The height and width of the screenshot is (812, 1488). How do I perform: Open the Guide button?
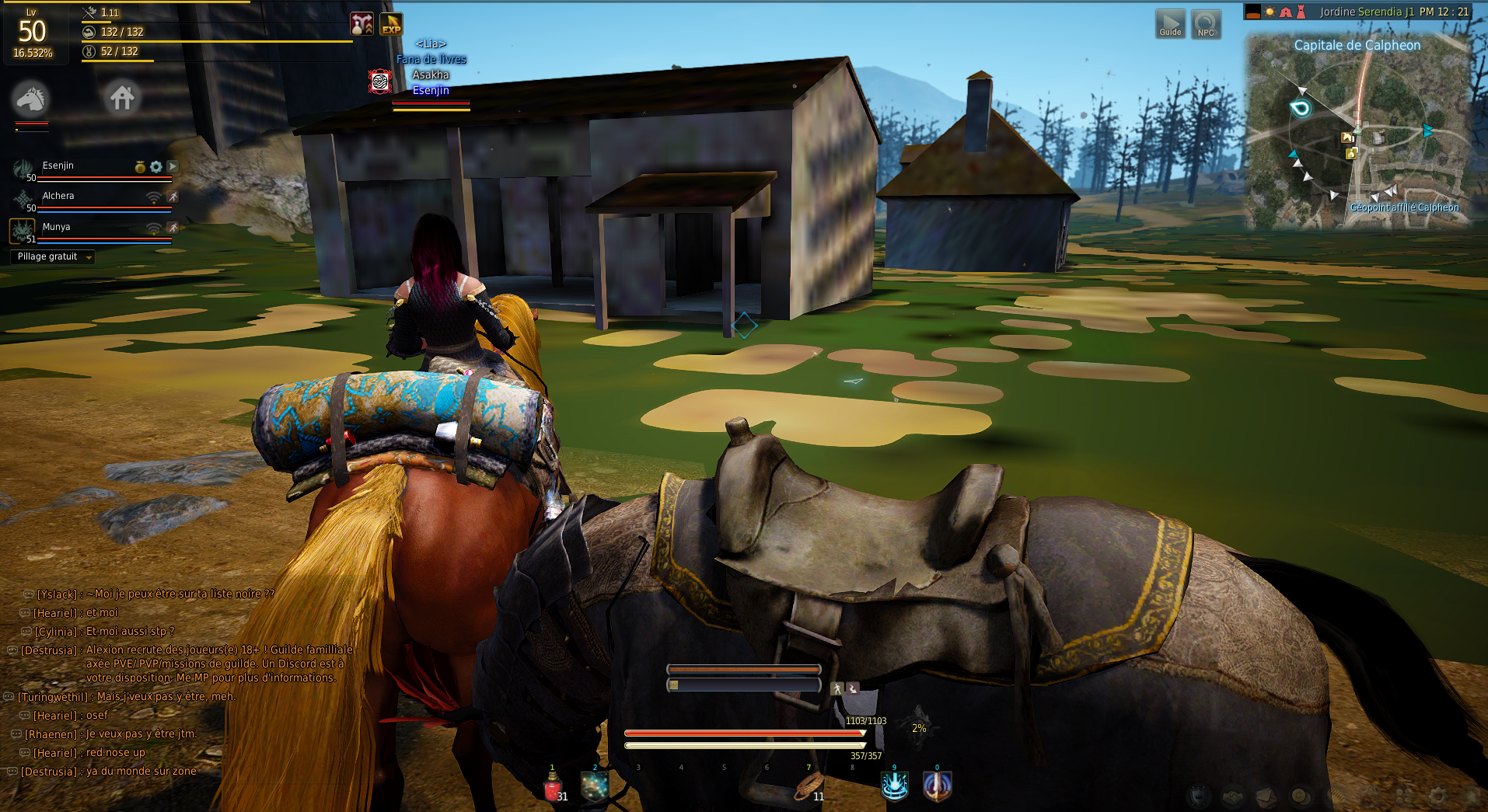(1170, 24)
